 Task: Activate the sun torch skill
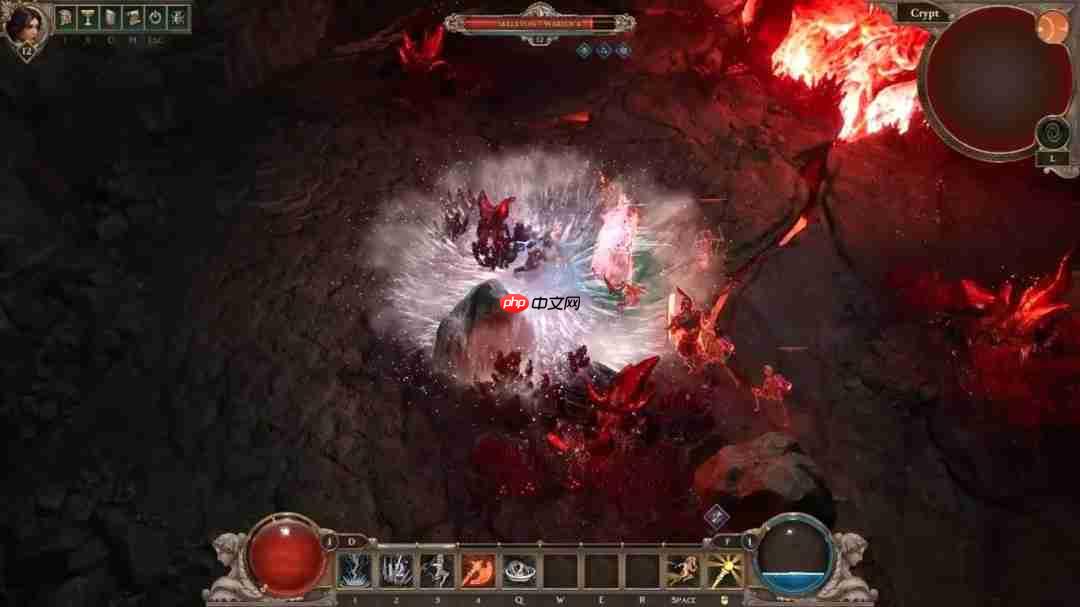(x=724, y=571)
